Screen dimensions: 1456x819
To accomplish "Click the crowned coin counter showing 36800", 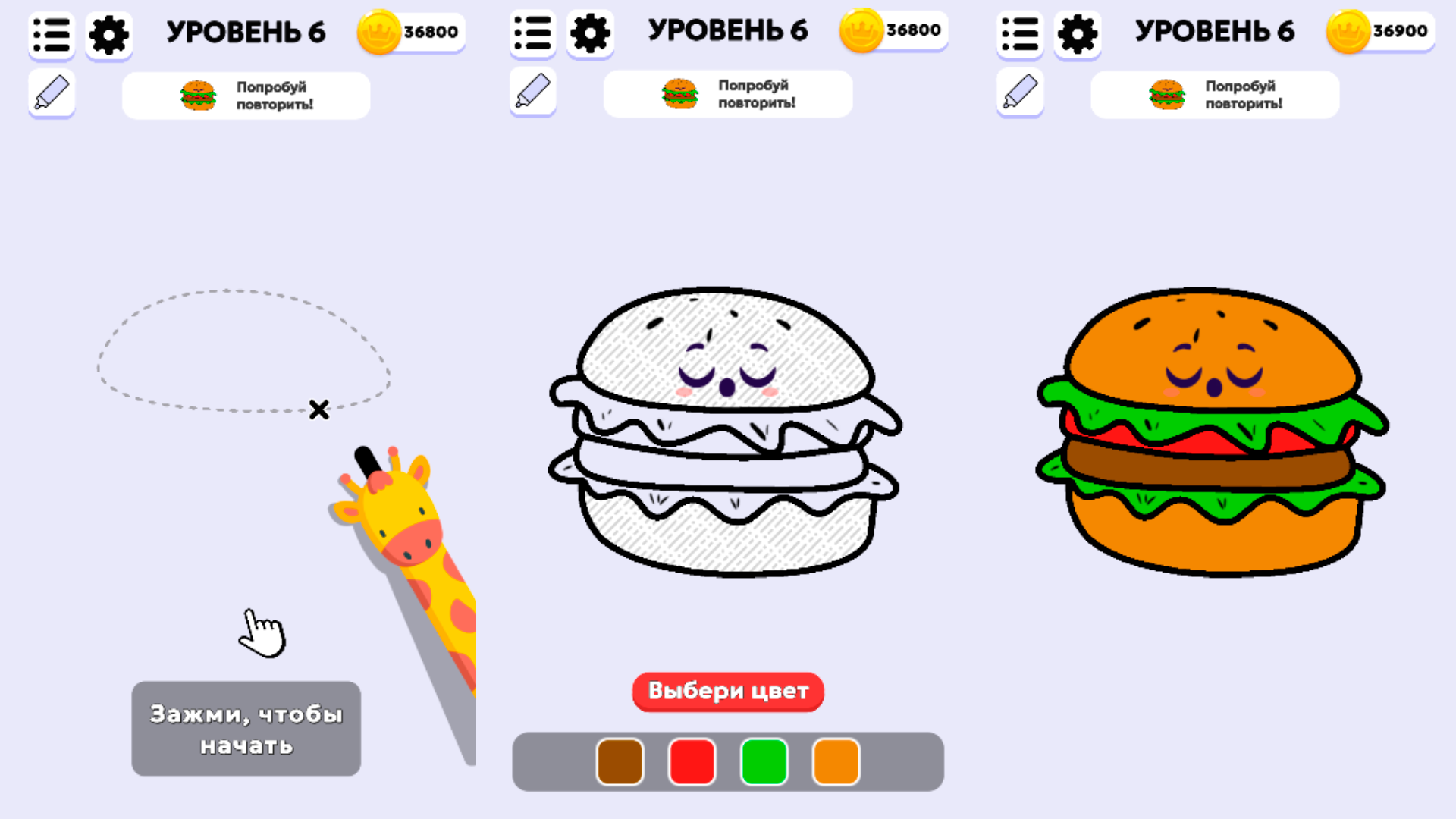I will [409, 32].
